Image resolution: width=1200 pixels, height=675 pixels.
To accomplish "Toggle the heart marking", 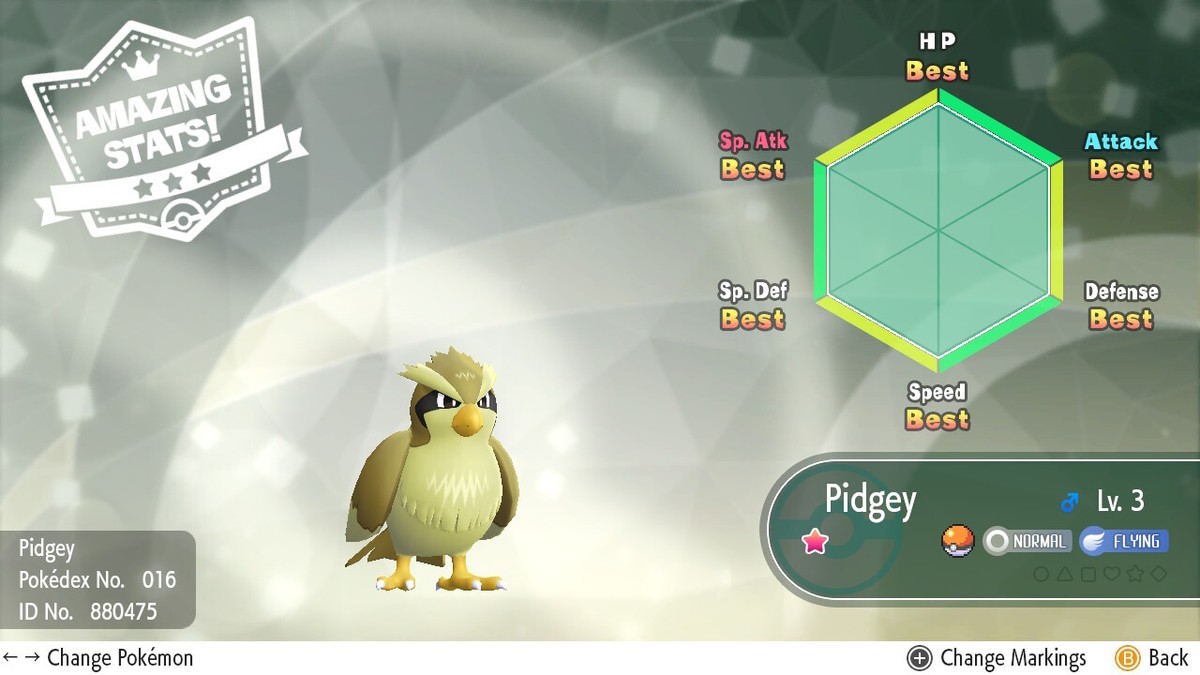I will click(1111, 574).
